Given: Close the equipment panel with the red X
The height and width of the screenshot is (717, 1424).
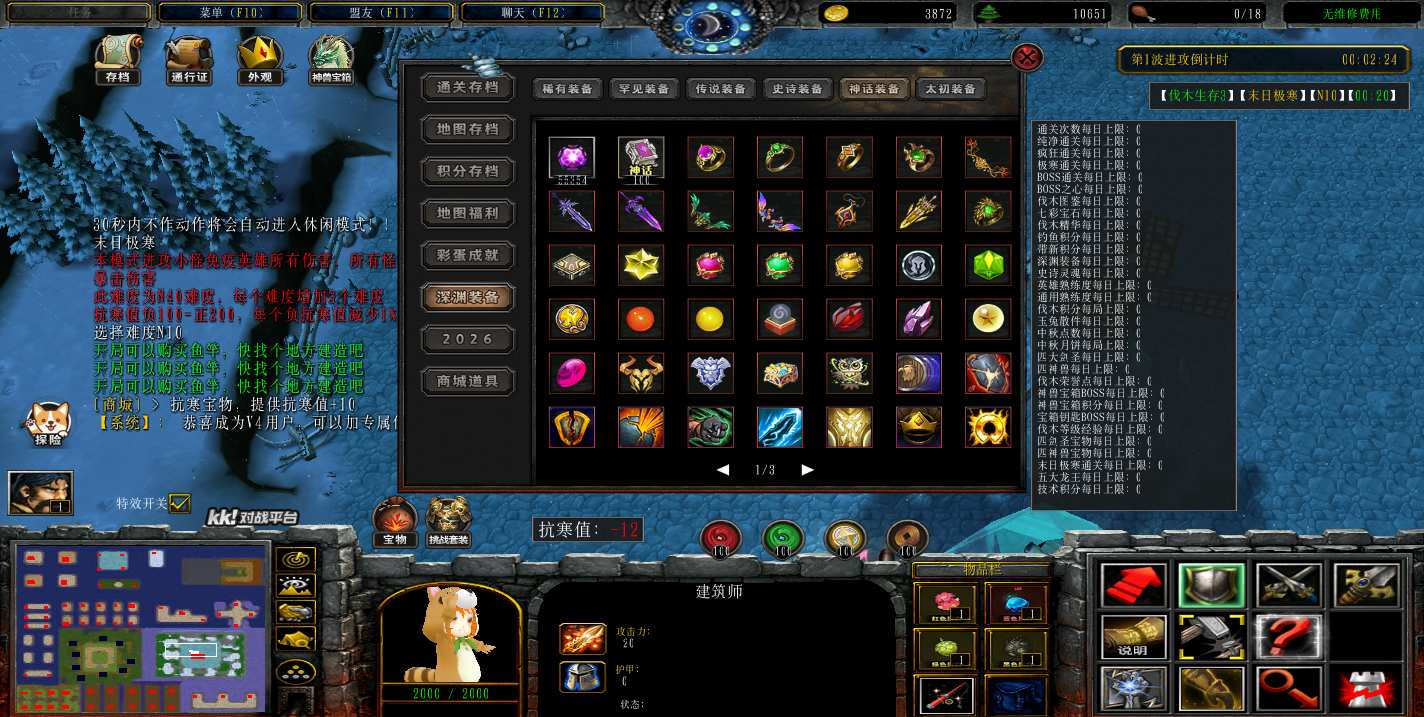Looking at the screenshot, I should (x=1027, y=57).
